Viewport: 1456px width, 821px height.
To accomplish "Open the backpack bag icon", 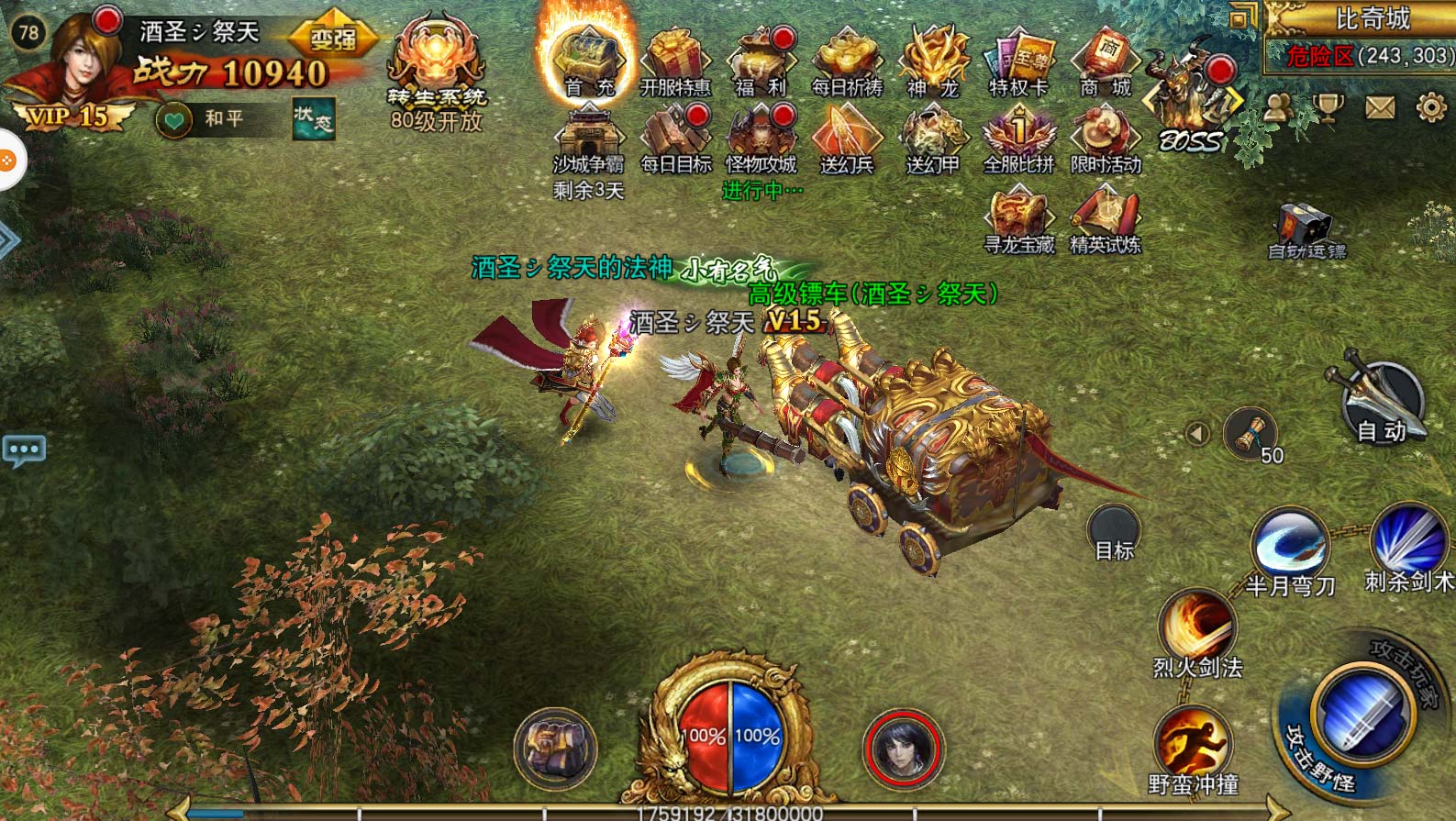I will coord(555,748).
